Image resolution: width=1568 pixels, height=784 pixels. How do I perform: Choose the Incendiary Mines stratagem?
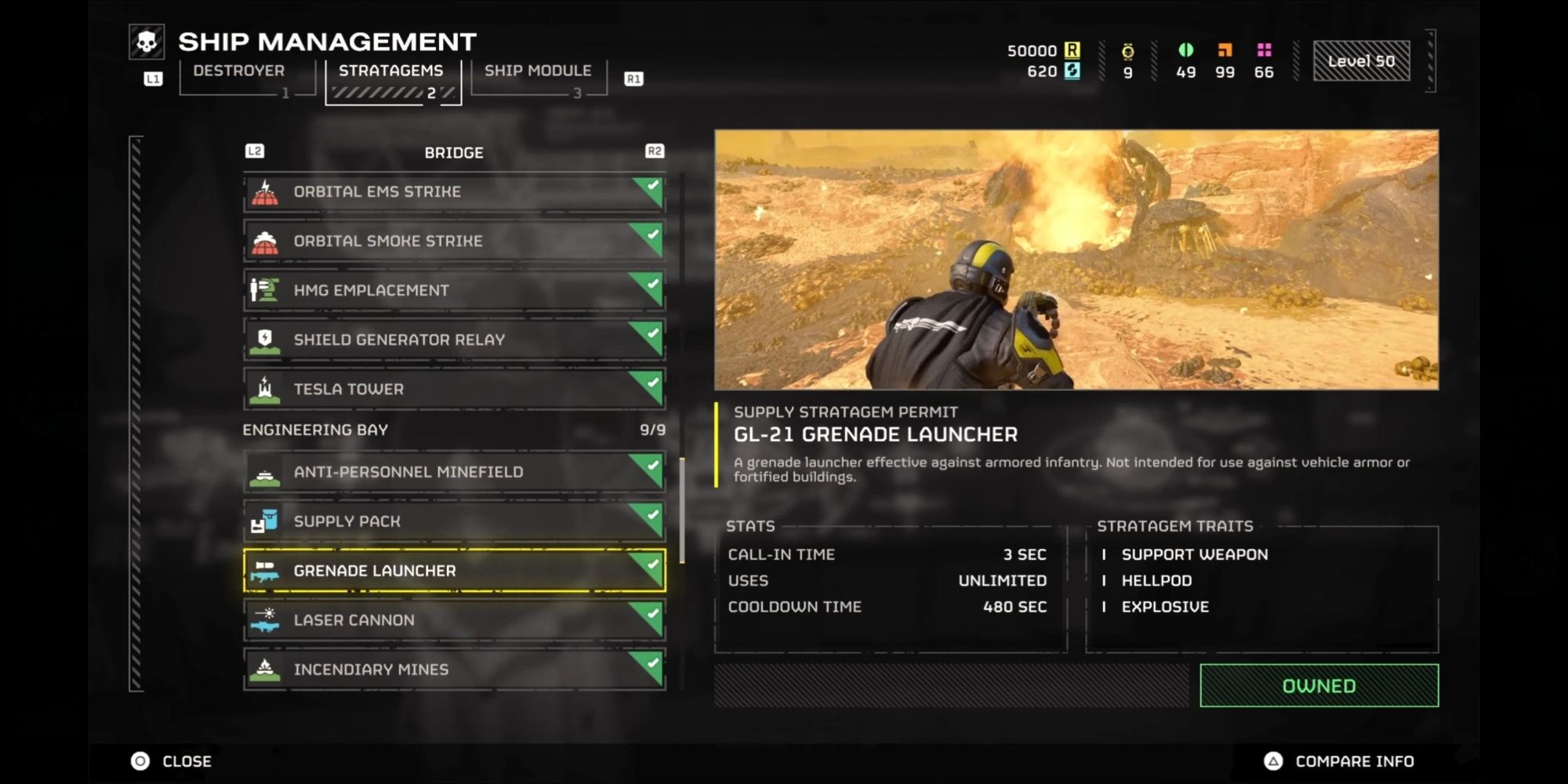coord(454,670)
